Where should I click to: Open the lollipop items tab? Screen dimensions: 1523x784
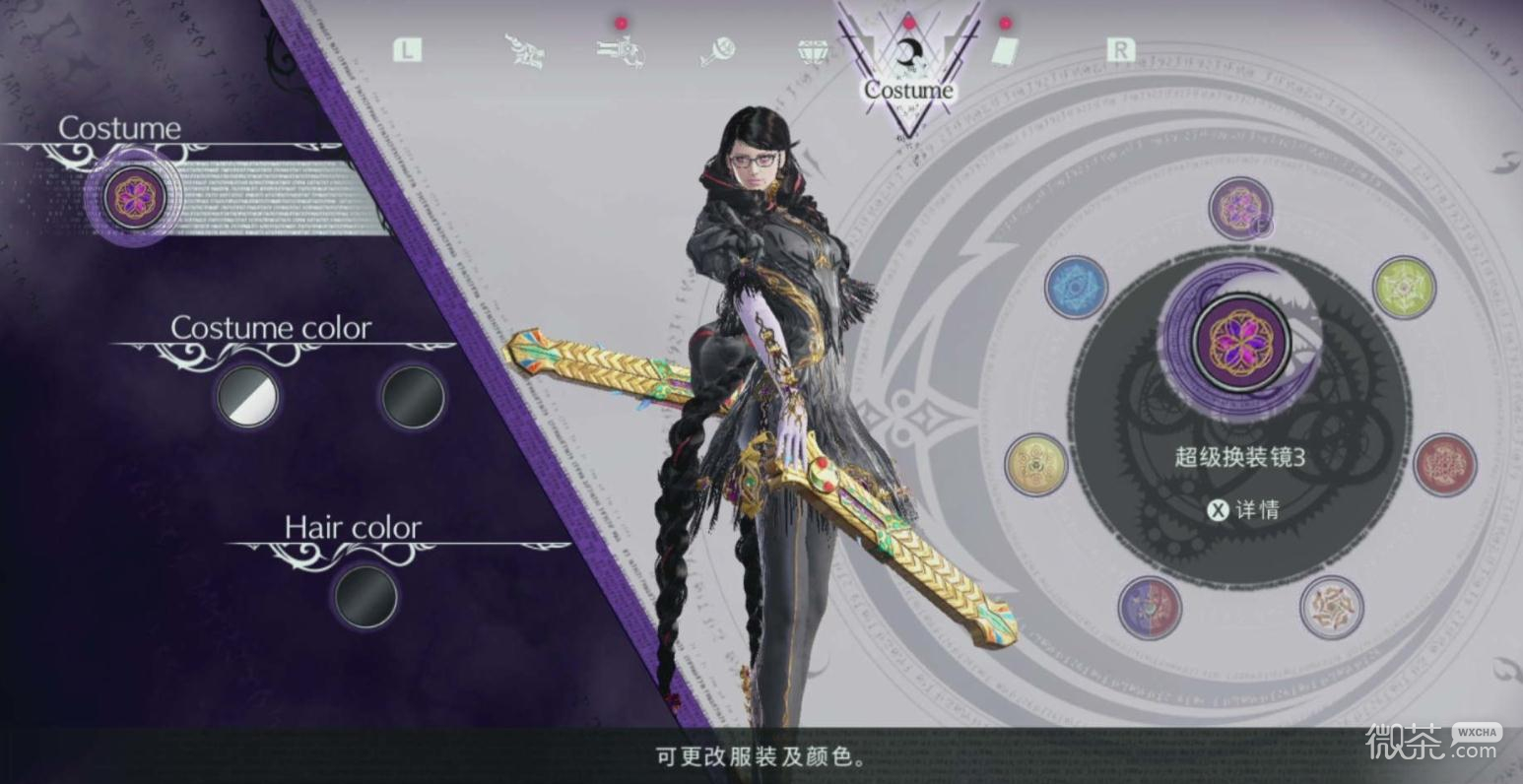[x=718, y=51]
